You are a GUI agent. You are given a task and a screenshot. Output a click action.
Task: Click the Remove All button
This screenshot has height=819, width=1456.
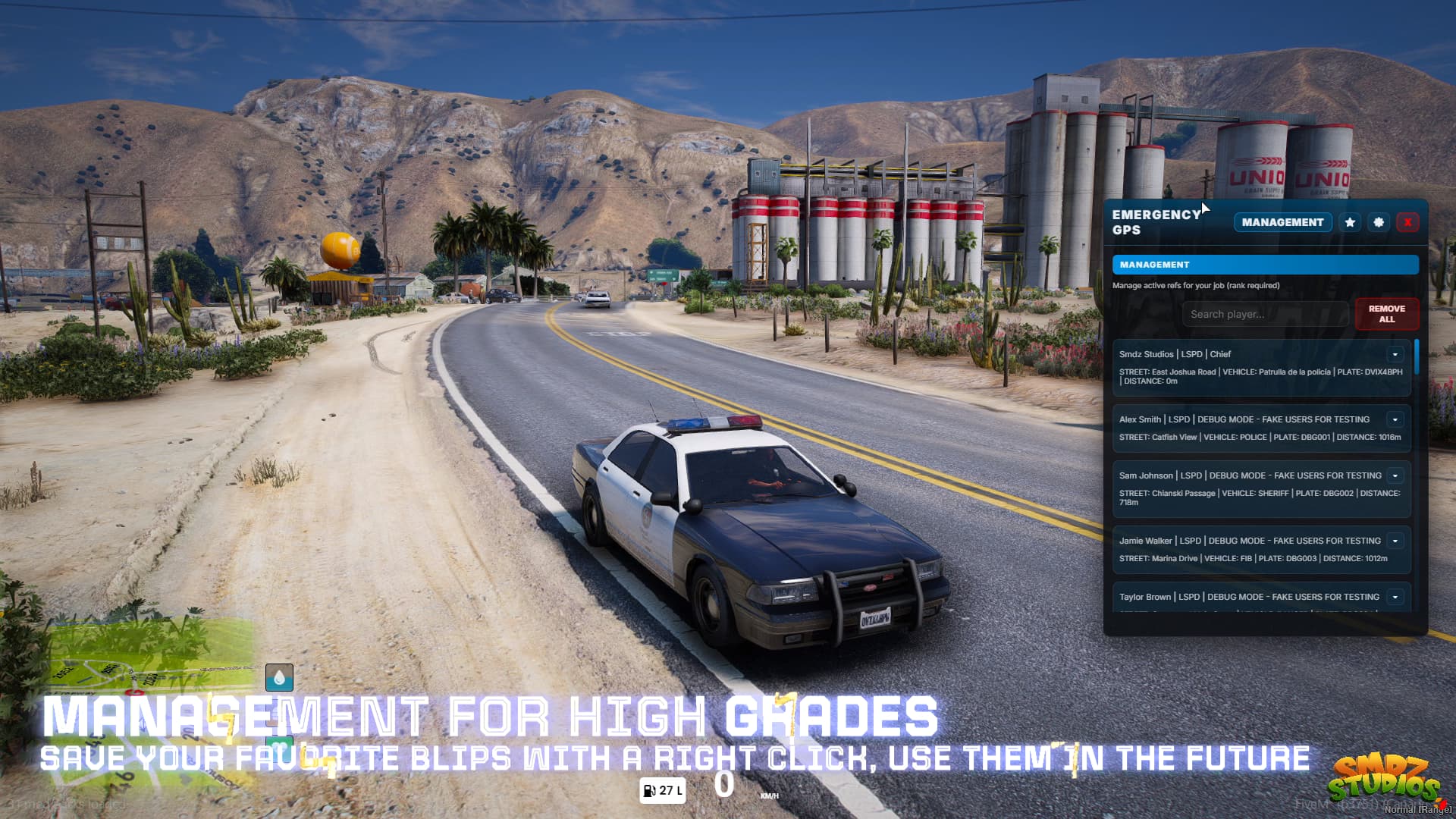pos(1386,314)
